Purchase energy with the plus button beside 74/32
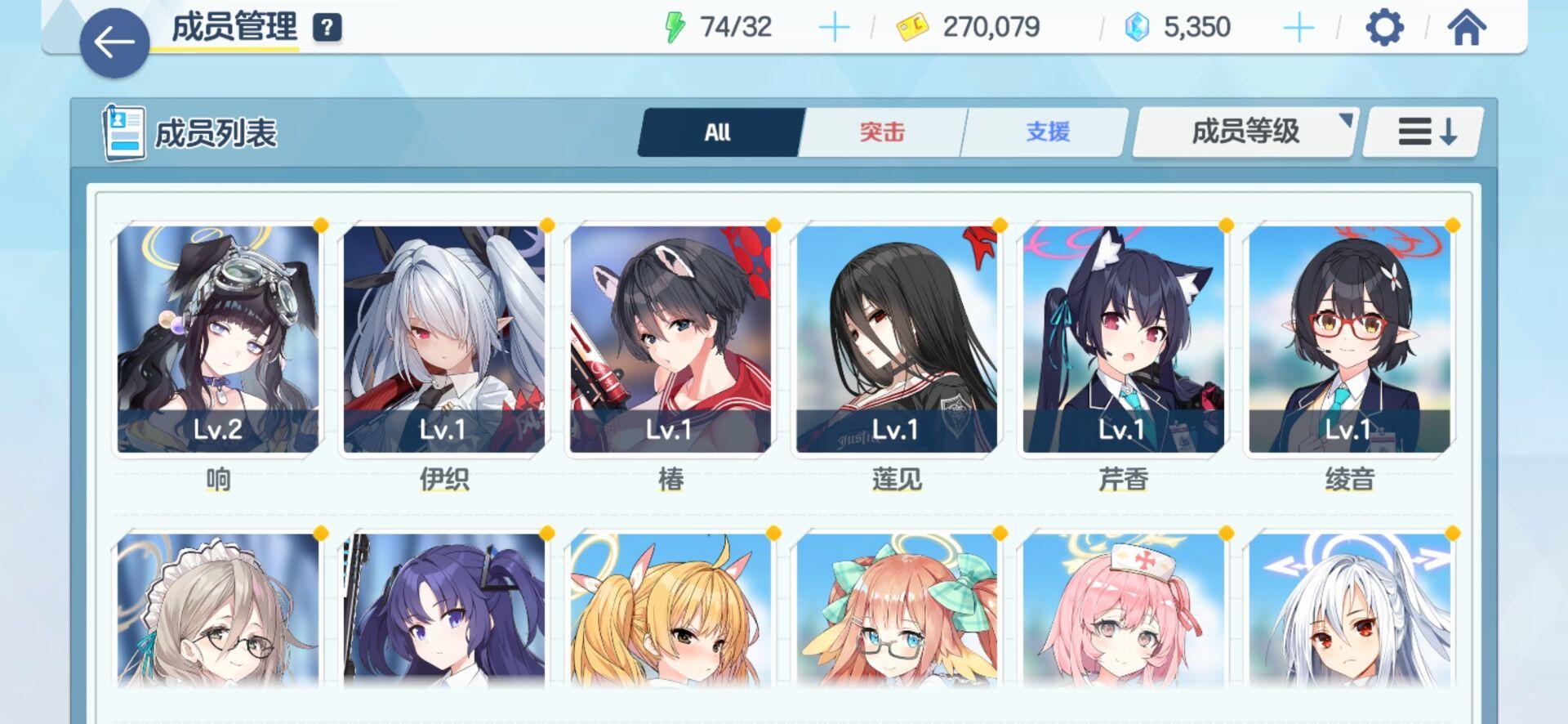This screenshot has height=724, width=1568. pyautogui.click(x=834, y=27)
